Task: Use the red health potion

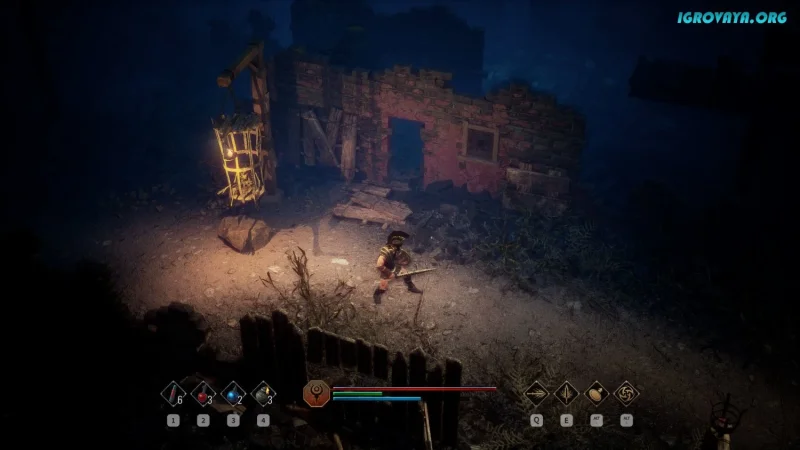Action: point(203,394)
